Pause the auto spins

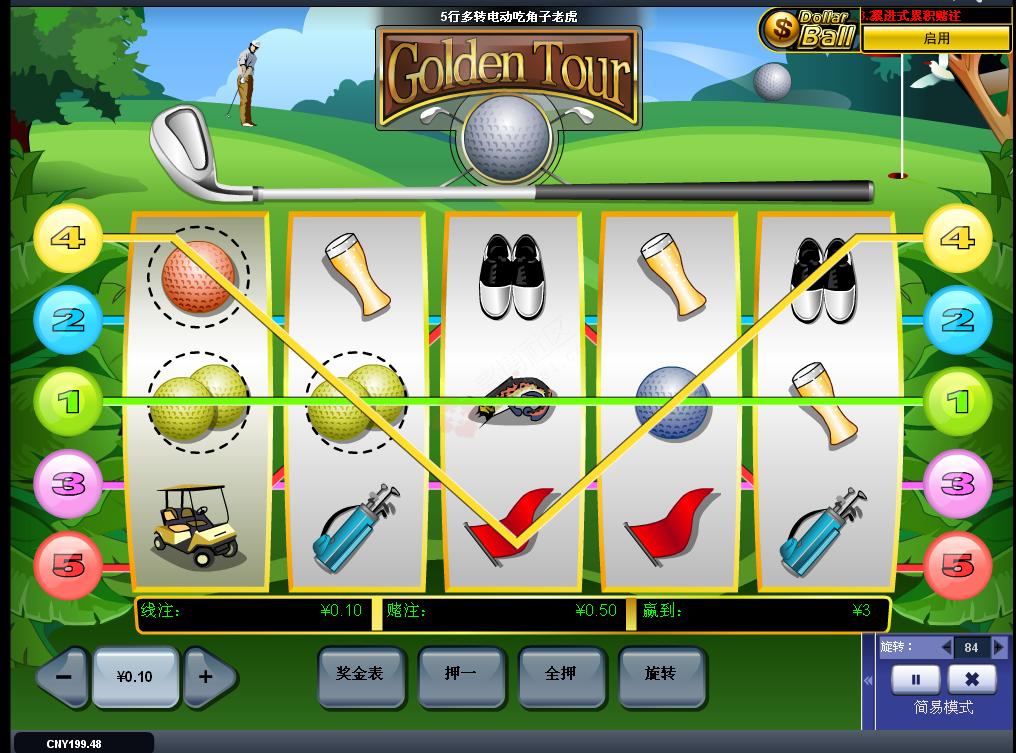pyautogui.click(x=915, y=680)
